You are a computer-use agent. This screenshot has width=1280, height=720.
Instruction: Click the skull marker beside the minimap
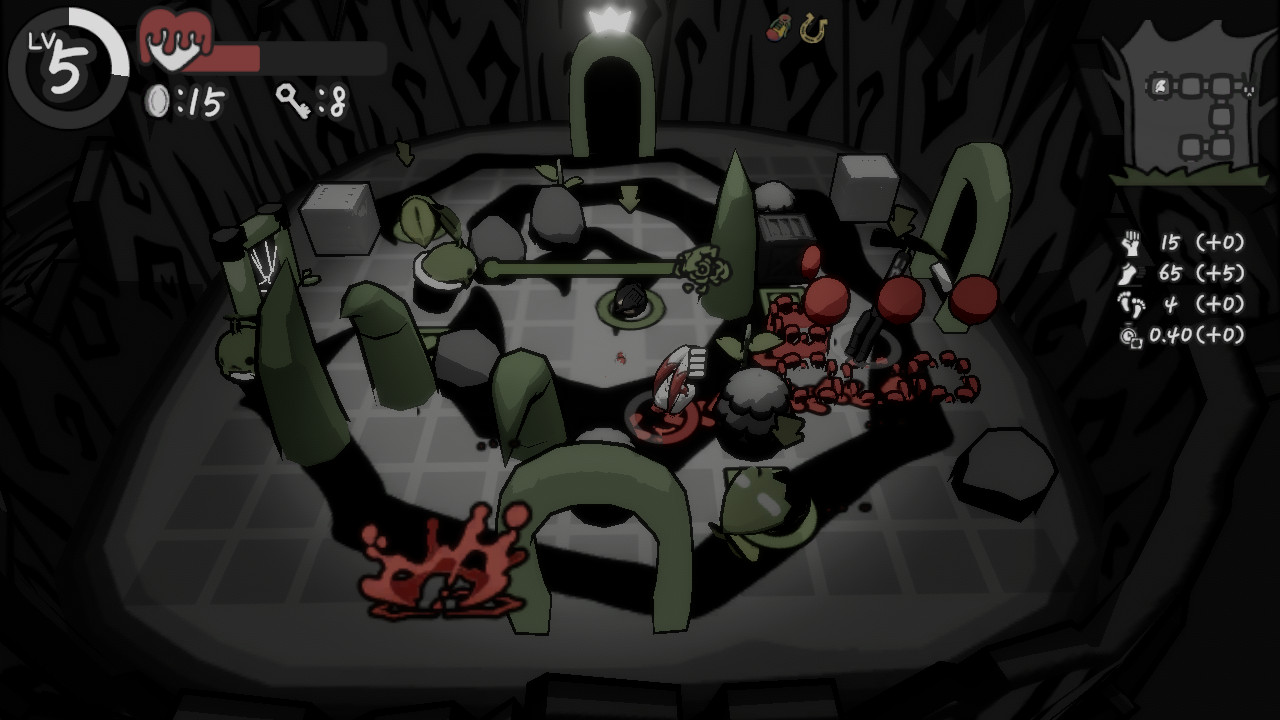pos(1247,89)
